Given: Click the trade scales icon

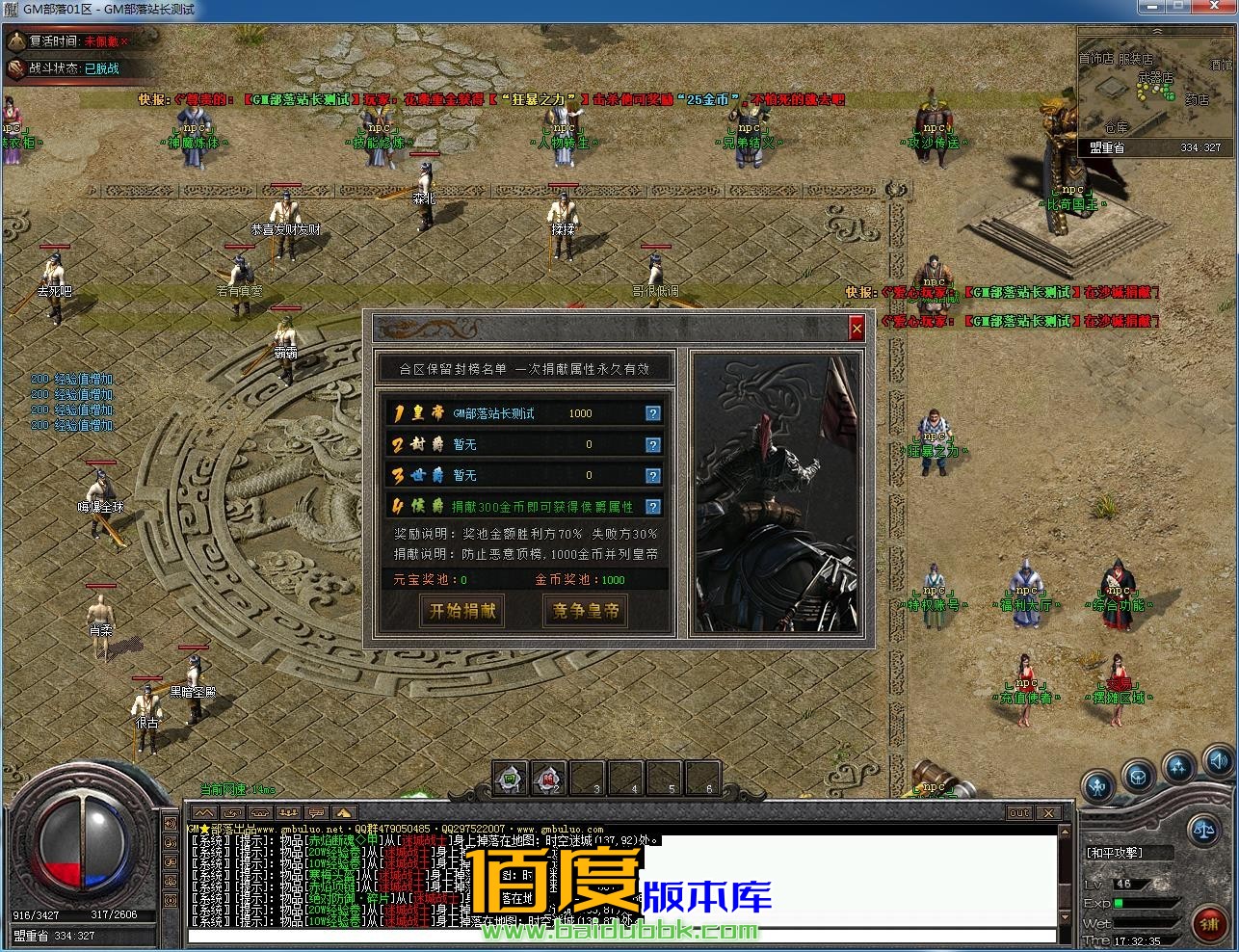Looking at the screenshot, I should [x=1204, y=829].
